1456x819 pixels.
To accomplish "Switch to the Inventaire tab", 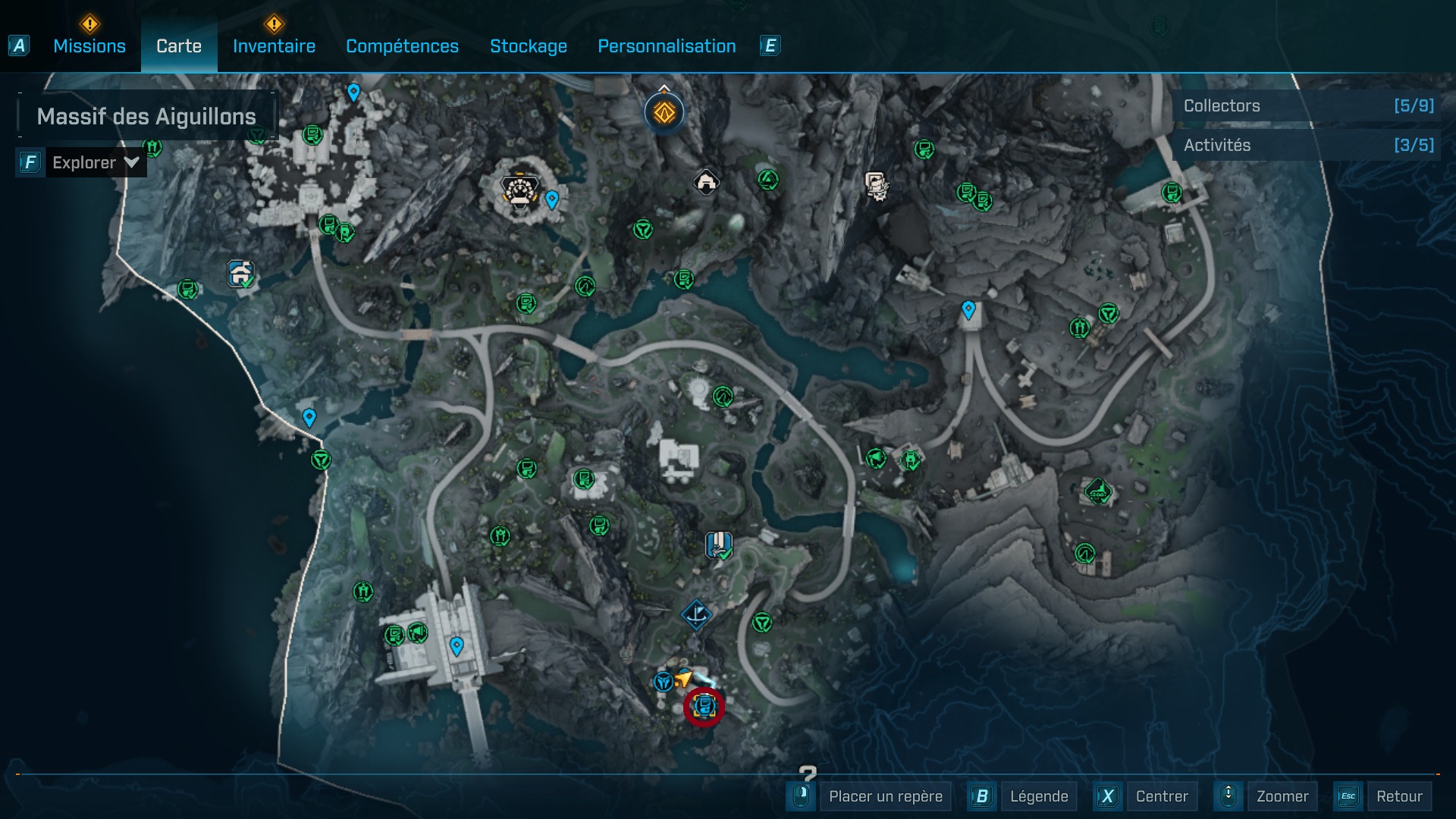I will pos(274,46).
